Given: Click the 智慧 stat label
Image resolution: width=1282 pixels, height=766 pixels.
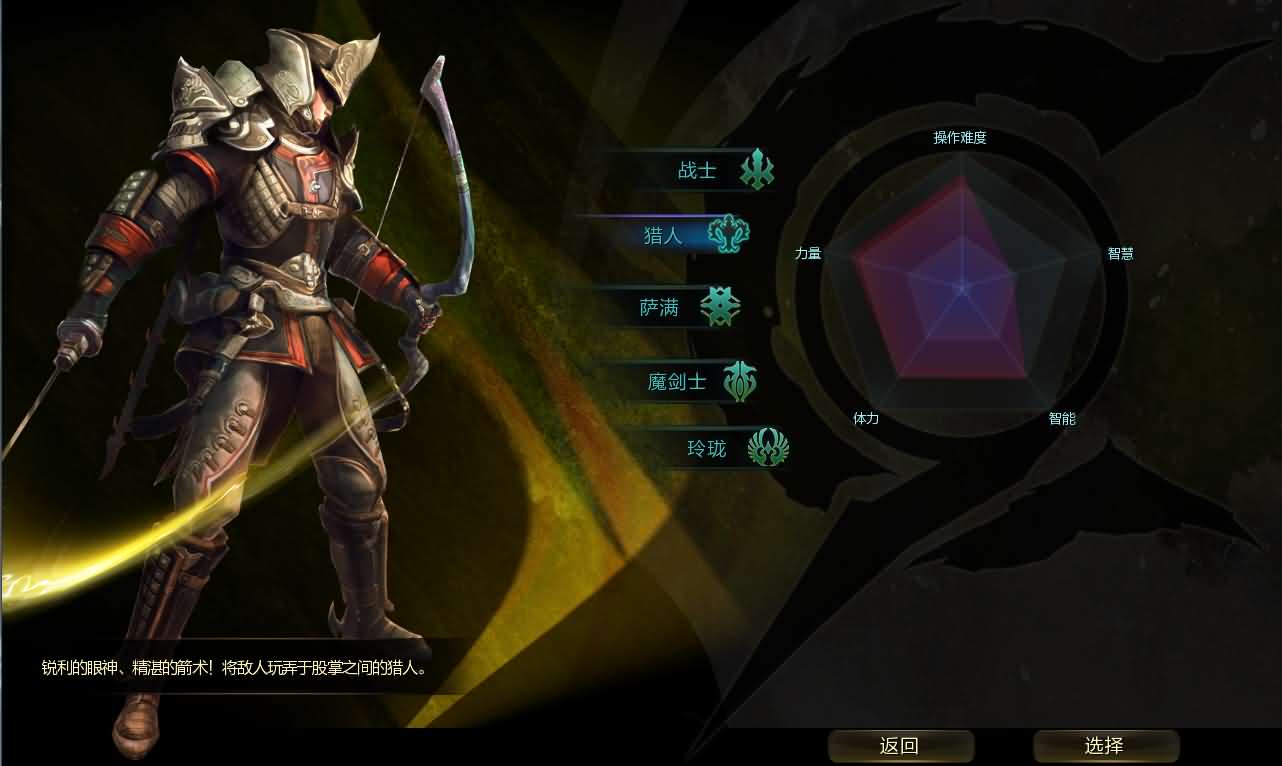Looking at the screenshot, I should click(1119, 253).
